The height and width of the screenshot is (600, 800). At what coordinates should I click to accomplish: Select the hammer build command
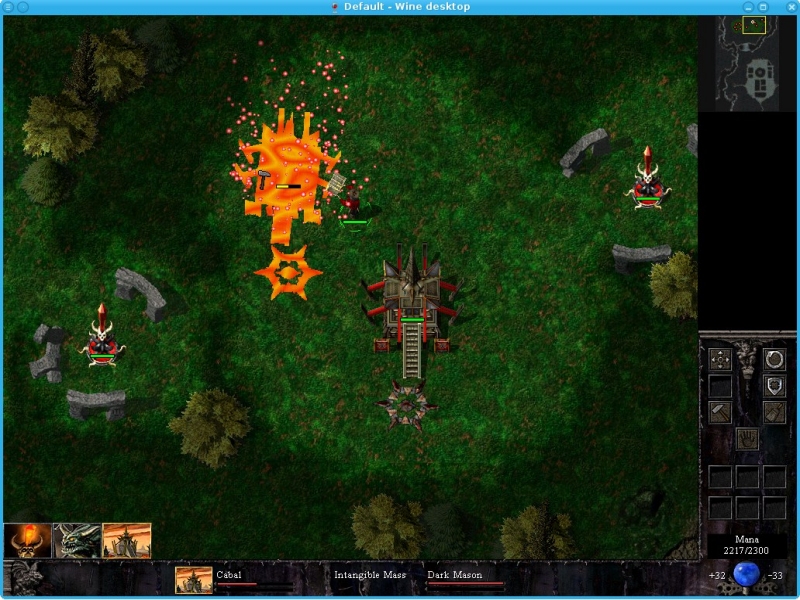720,412
